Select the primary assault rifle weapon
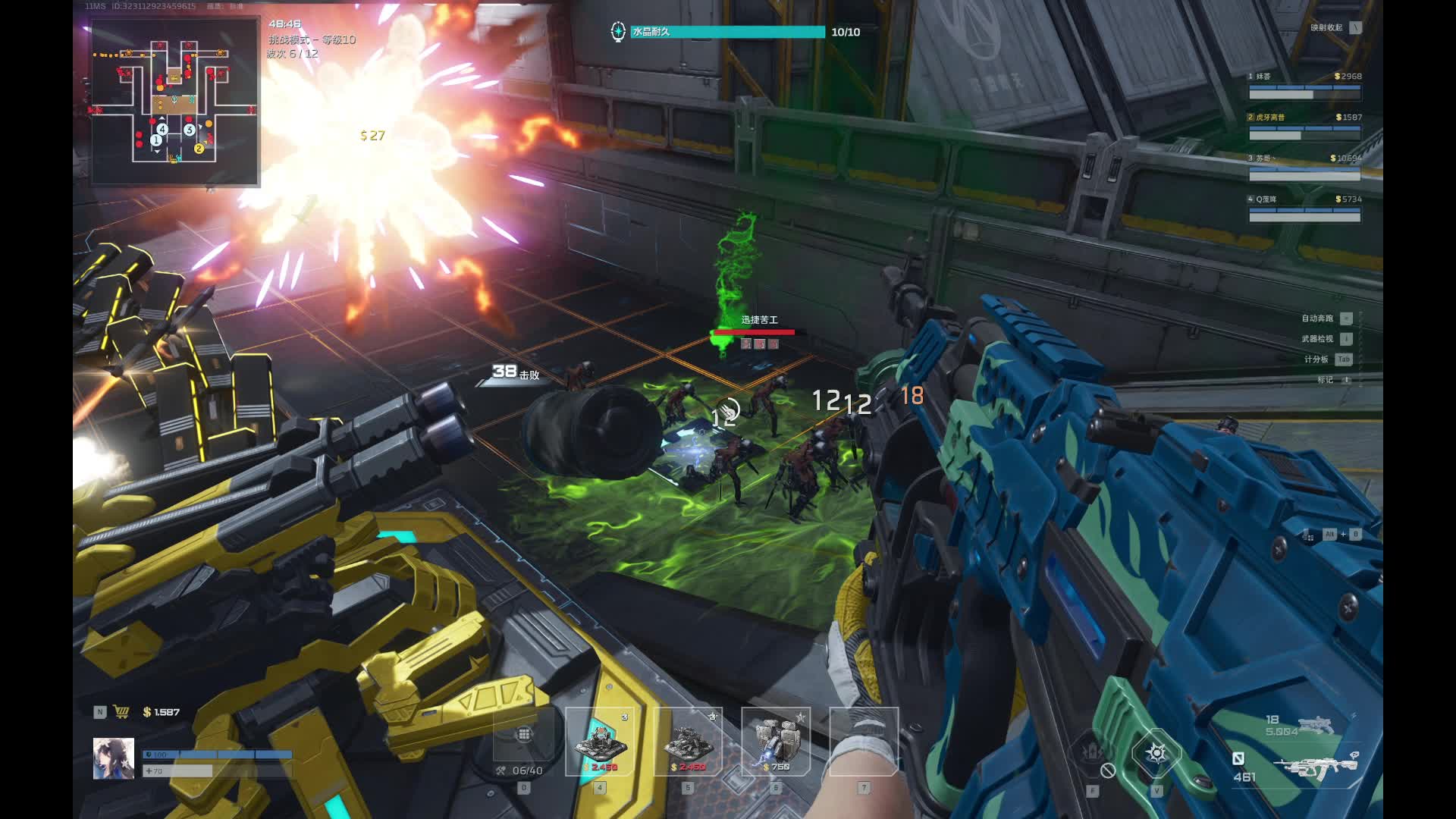The height and width of the screenshot is (819, 1456). [x=1315, y=767]
